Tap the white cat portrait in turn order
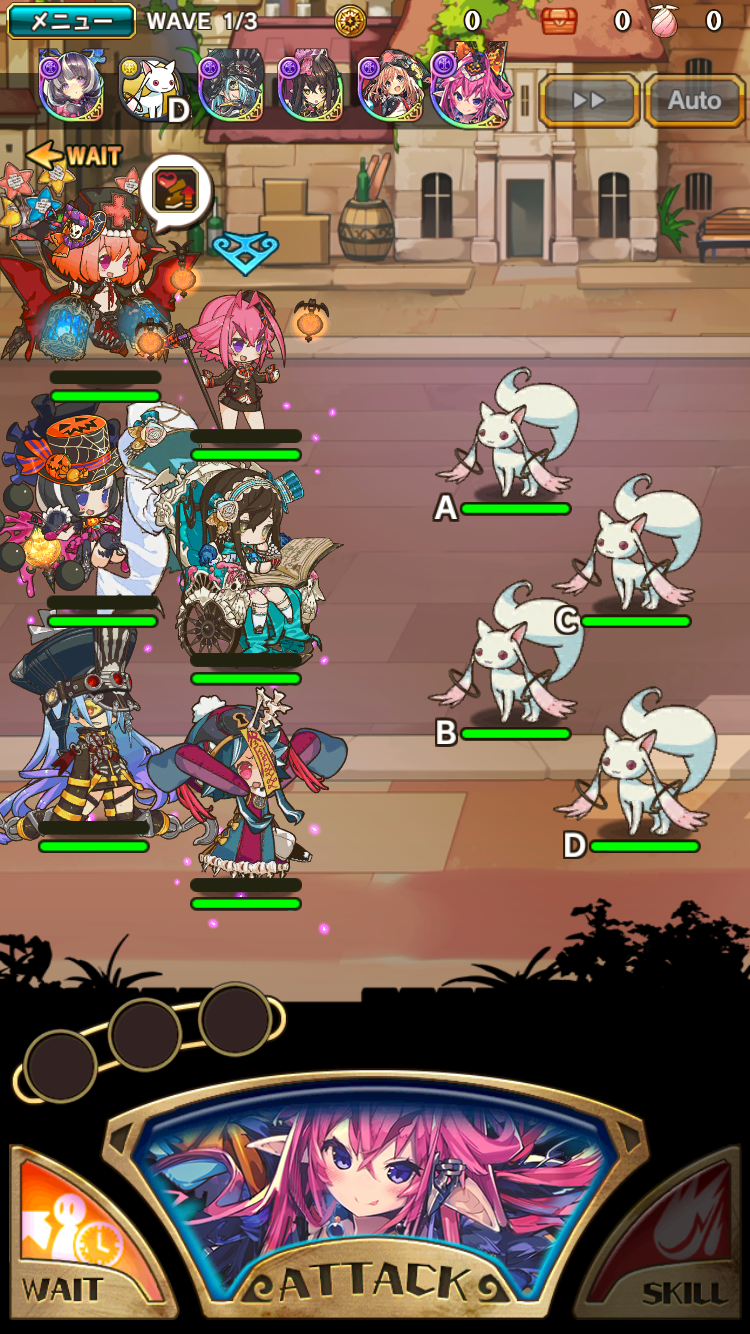The width and height of the screenshot is (750, 1334). coord(151,88)
